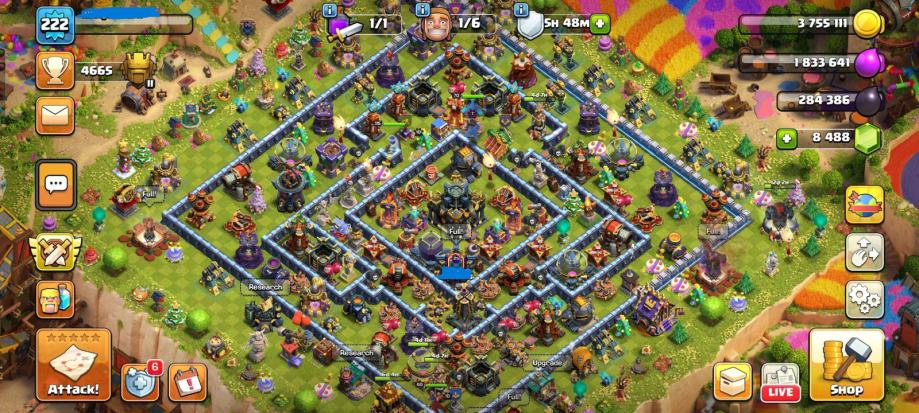Screen dimensions: 919x413
Task: Open the magnet and arrows button
Action: [863, 251]
